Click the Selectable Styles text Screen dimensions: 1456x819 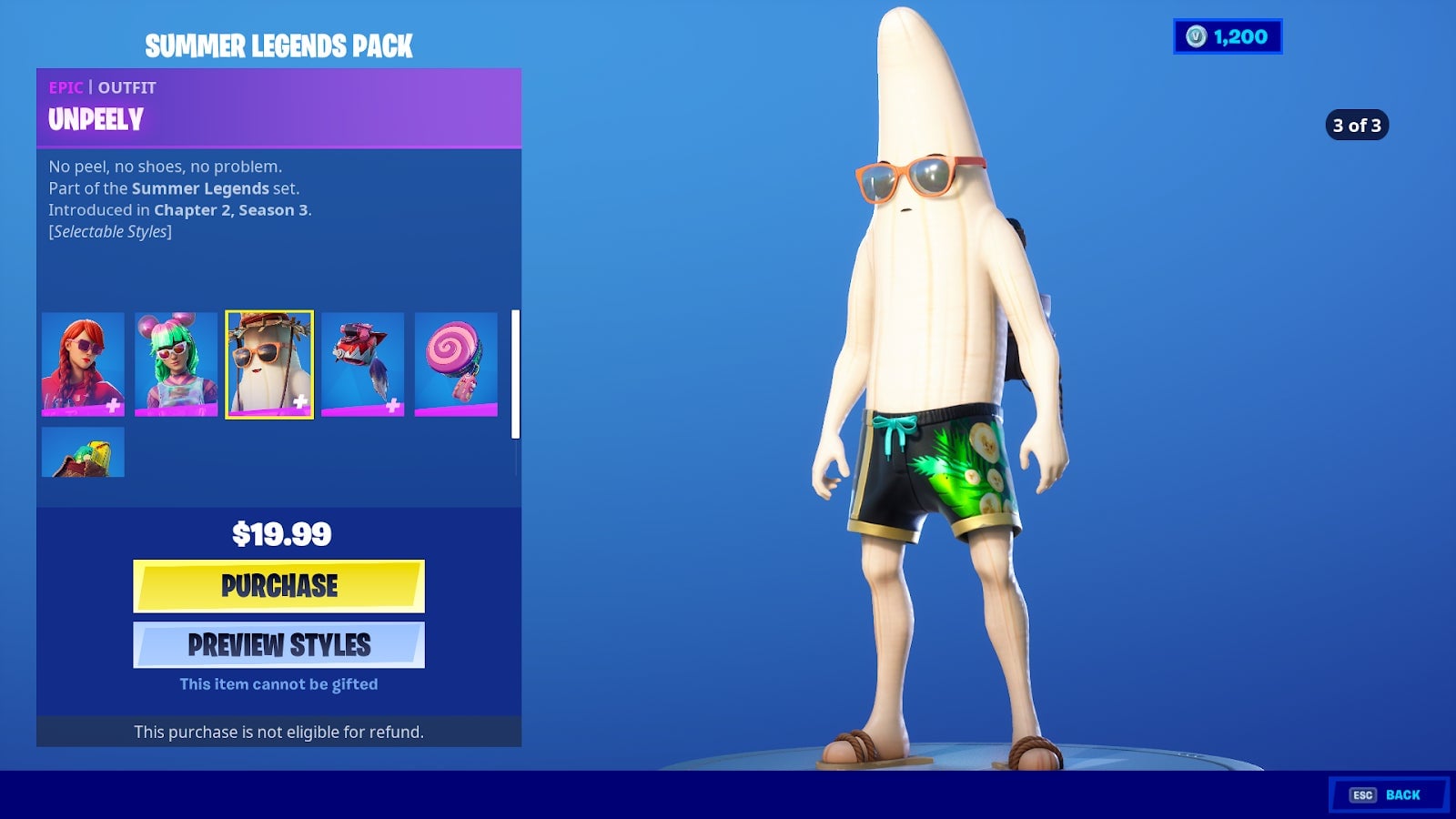point(109,231)
